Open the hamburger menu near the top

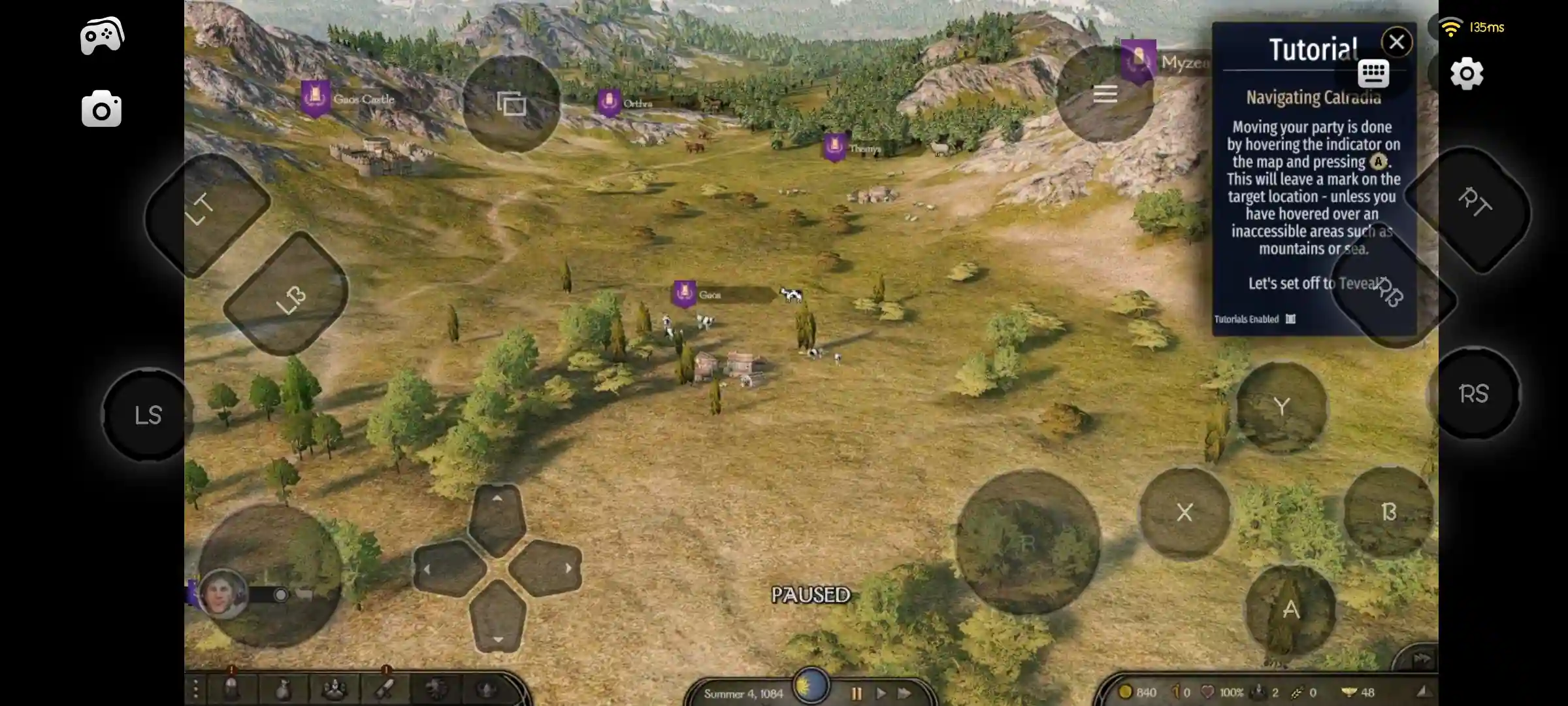(1104, 93)
